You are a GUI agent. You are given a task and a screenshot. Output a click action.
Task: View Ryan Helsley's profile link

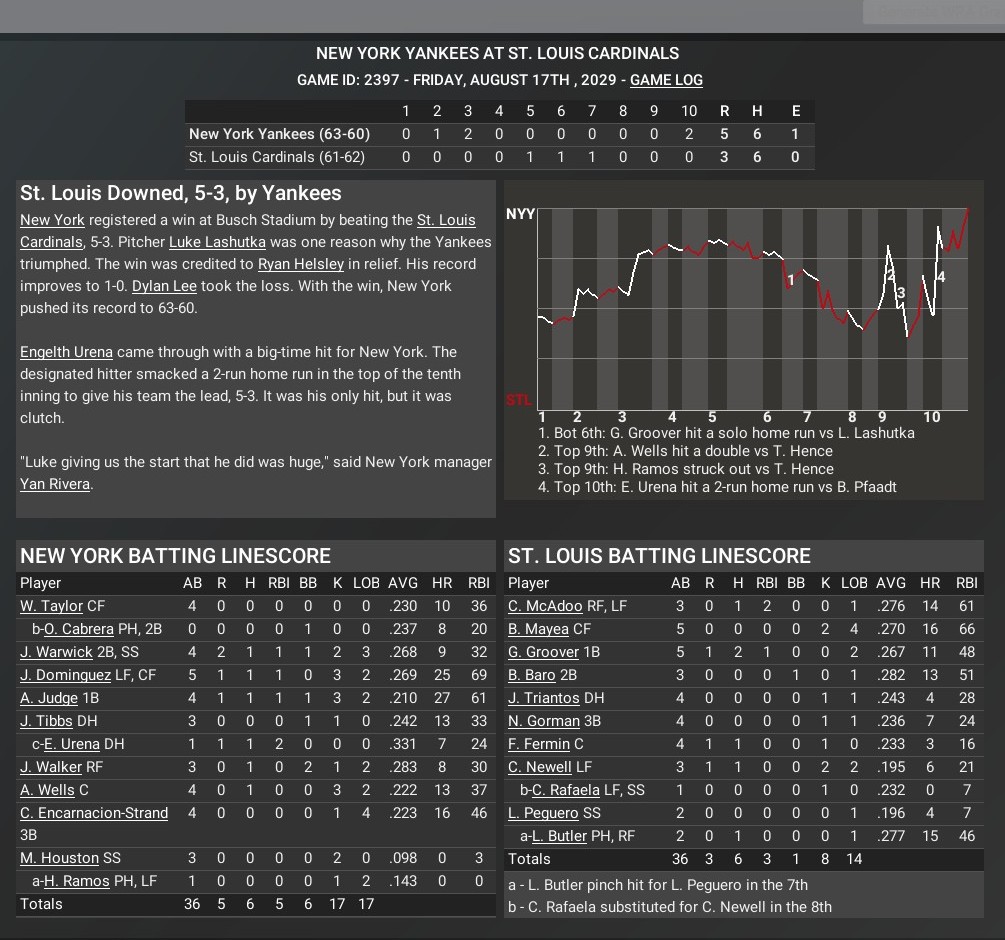(x=300, y=264)
